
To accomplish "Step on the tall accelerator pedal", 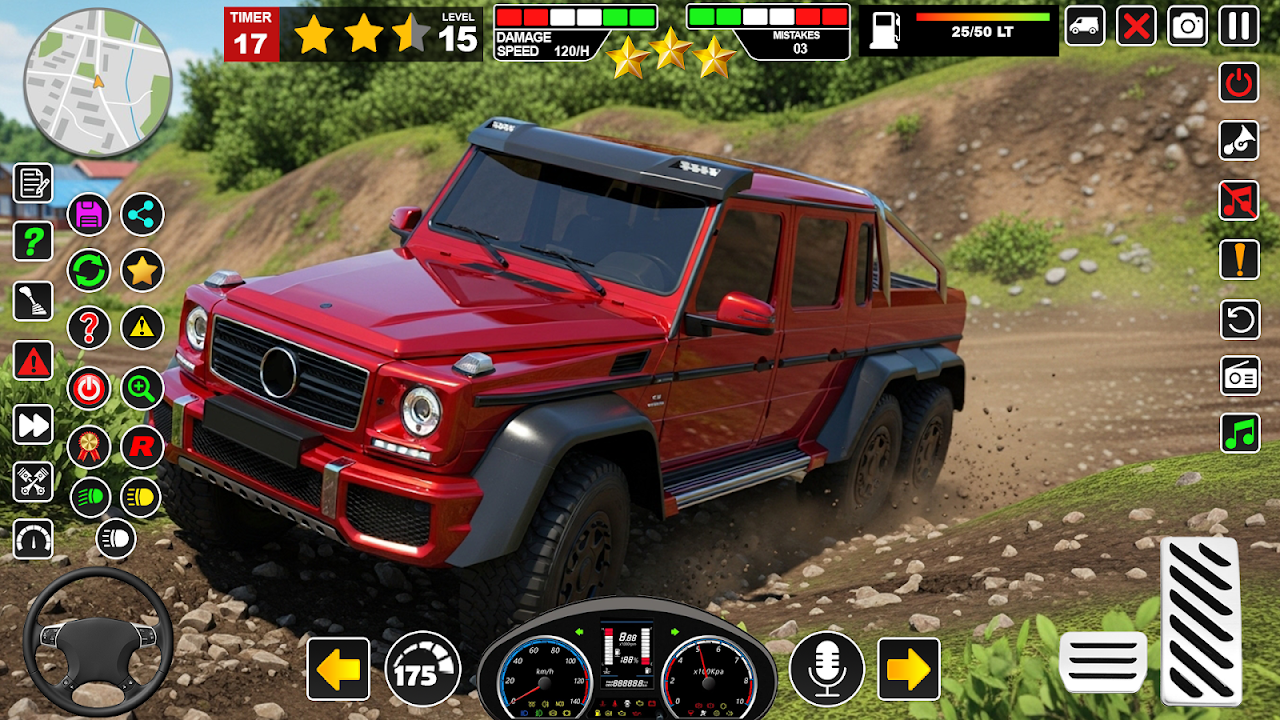I will pos(1200,620).
